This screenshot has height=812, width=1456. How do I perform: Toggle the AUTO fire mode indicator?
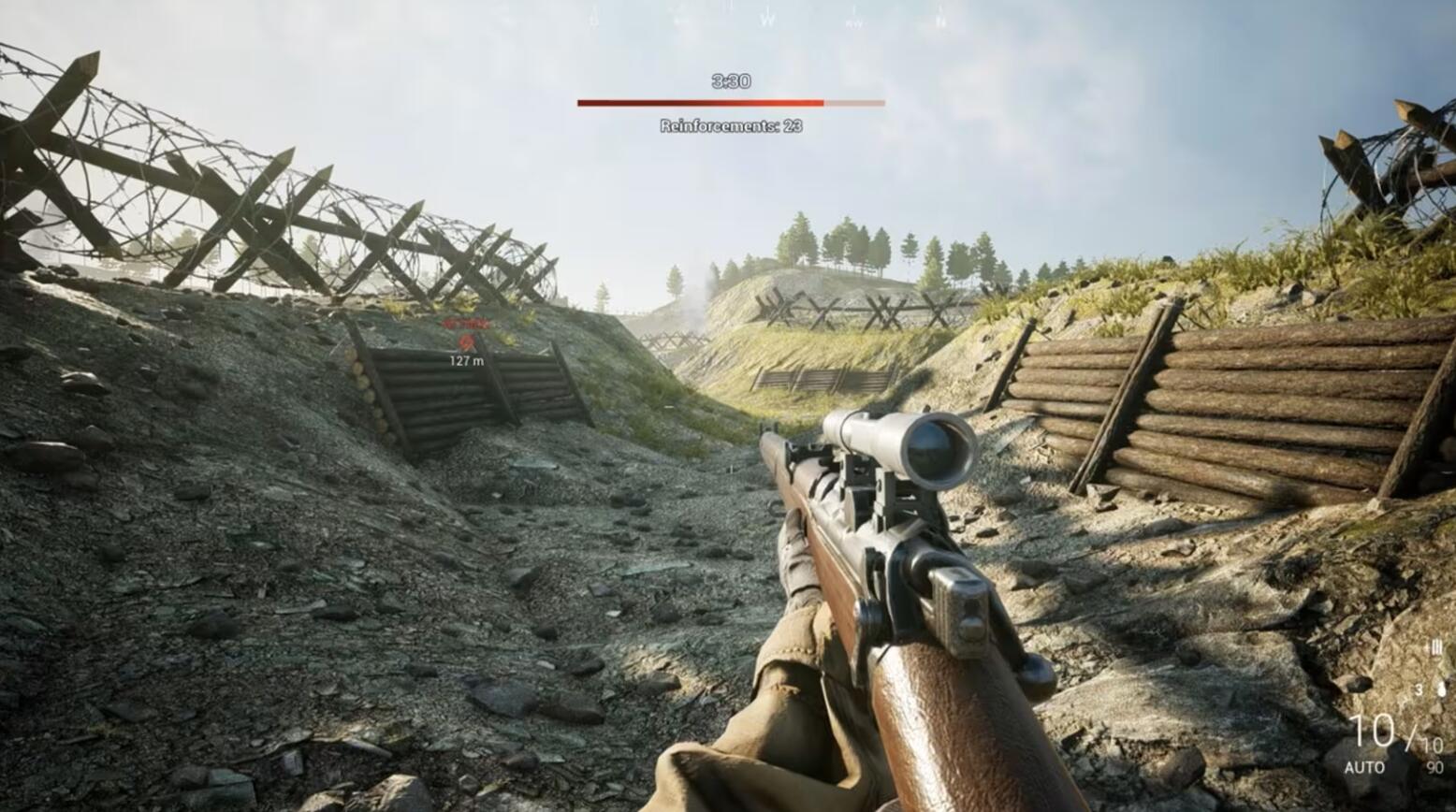click(x=1365, y=765)
